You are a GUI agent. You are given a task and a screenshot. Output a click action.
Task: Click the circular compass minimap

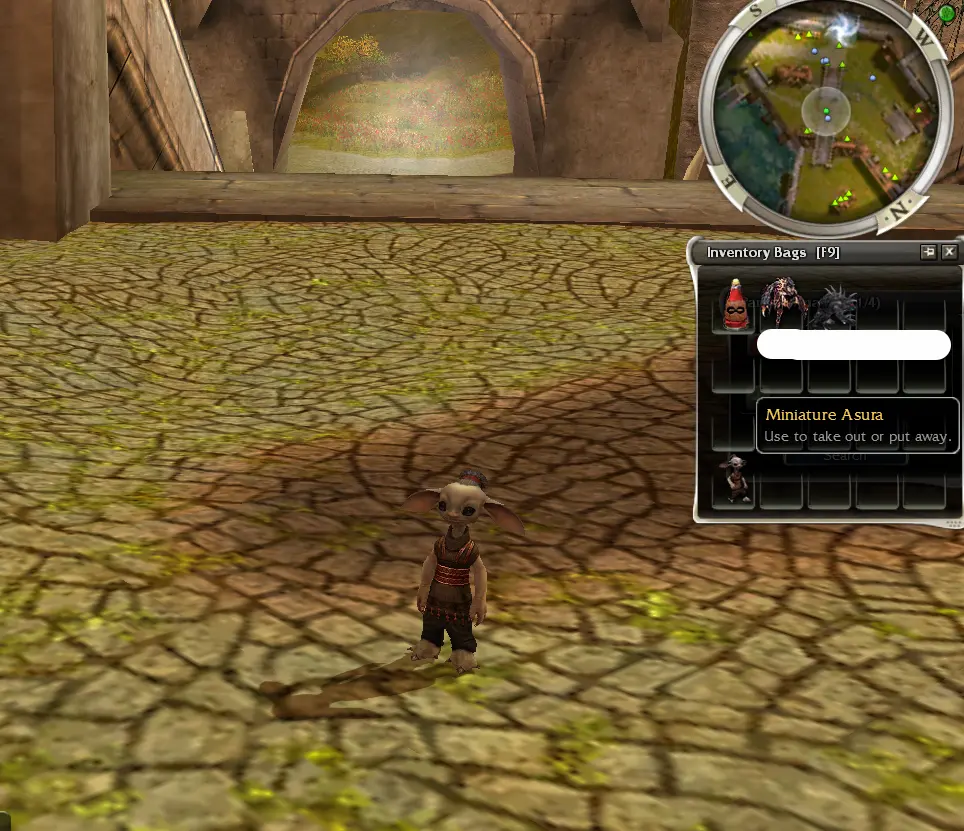coord(825,110)
